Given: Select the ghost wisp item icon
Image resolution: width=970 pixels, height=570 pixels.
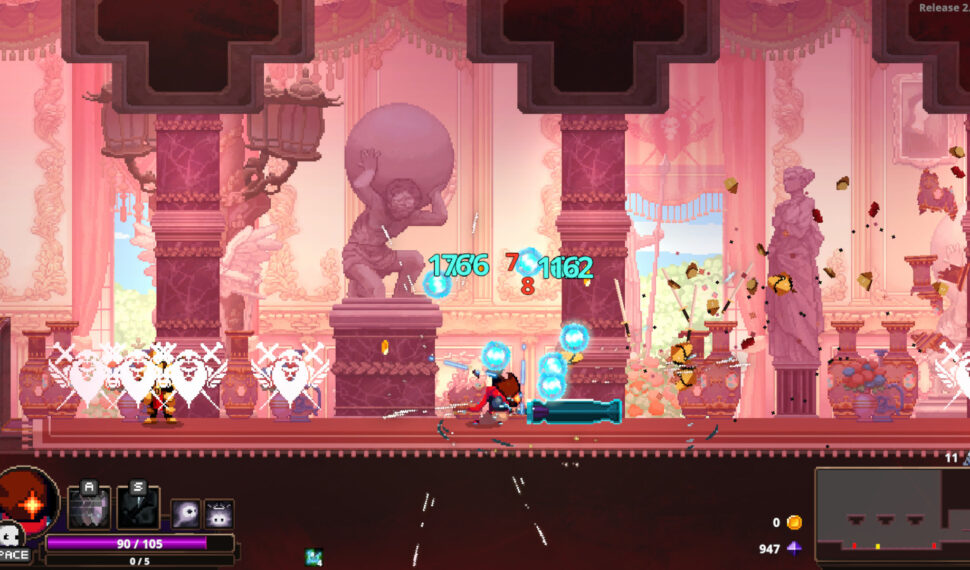Looking at the screenshot, I should (186, 514).
